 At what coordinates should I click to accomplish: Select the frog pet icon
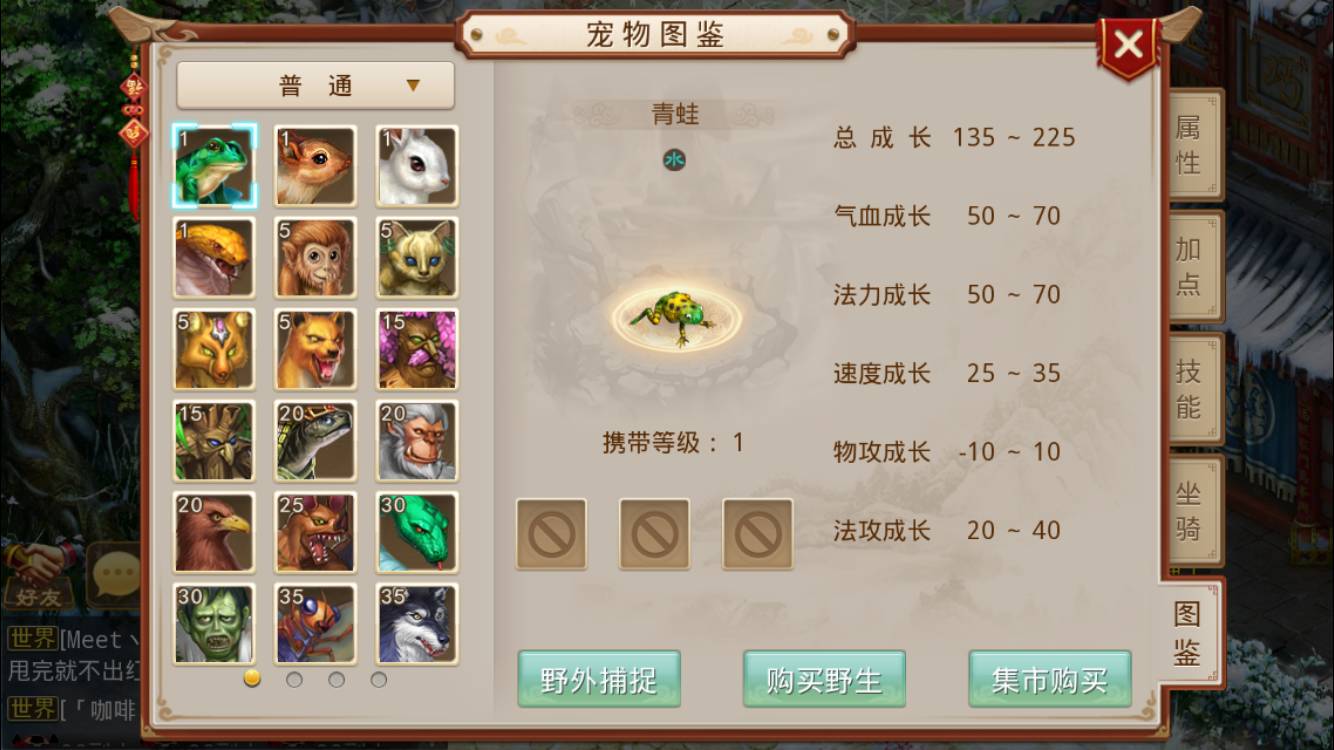213,166
